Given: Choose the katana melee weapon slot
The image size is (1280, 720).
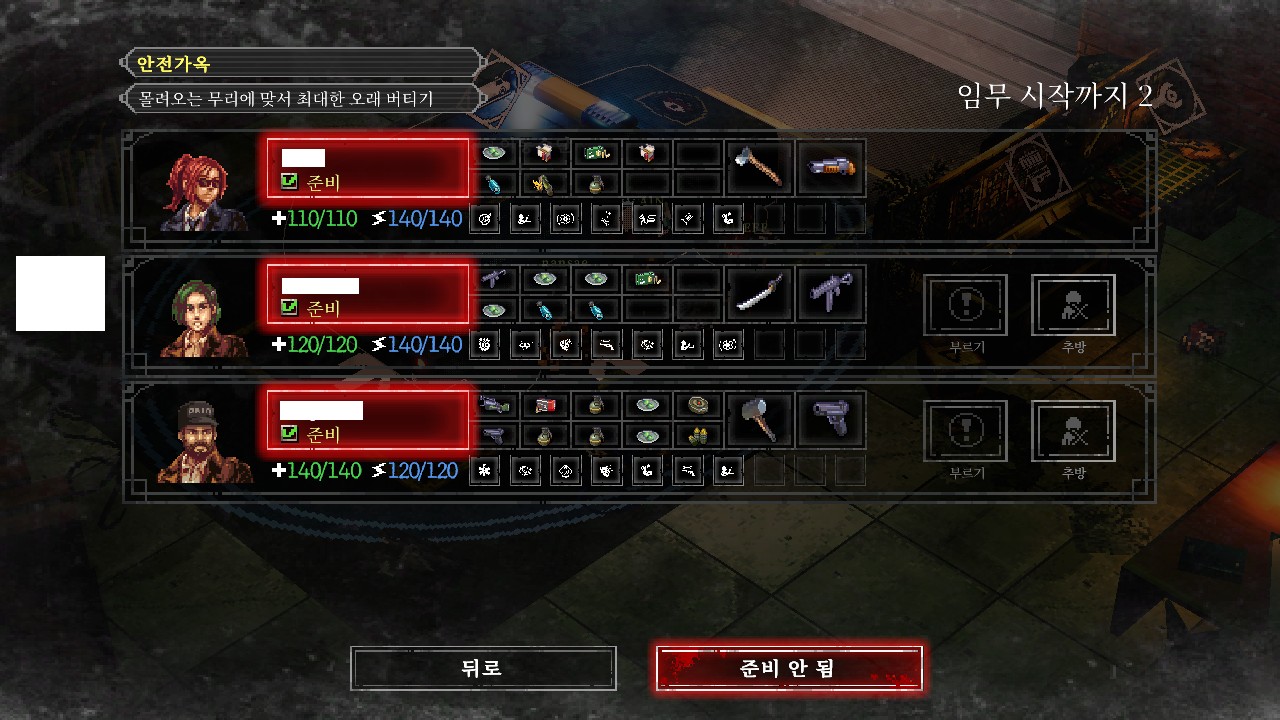Looking at the screenshot, I should click(759, 294).
